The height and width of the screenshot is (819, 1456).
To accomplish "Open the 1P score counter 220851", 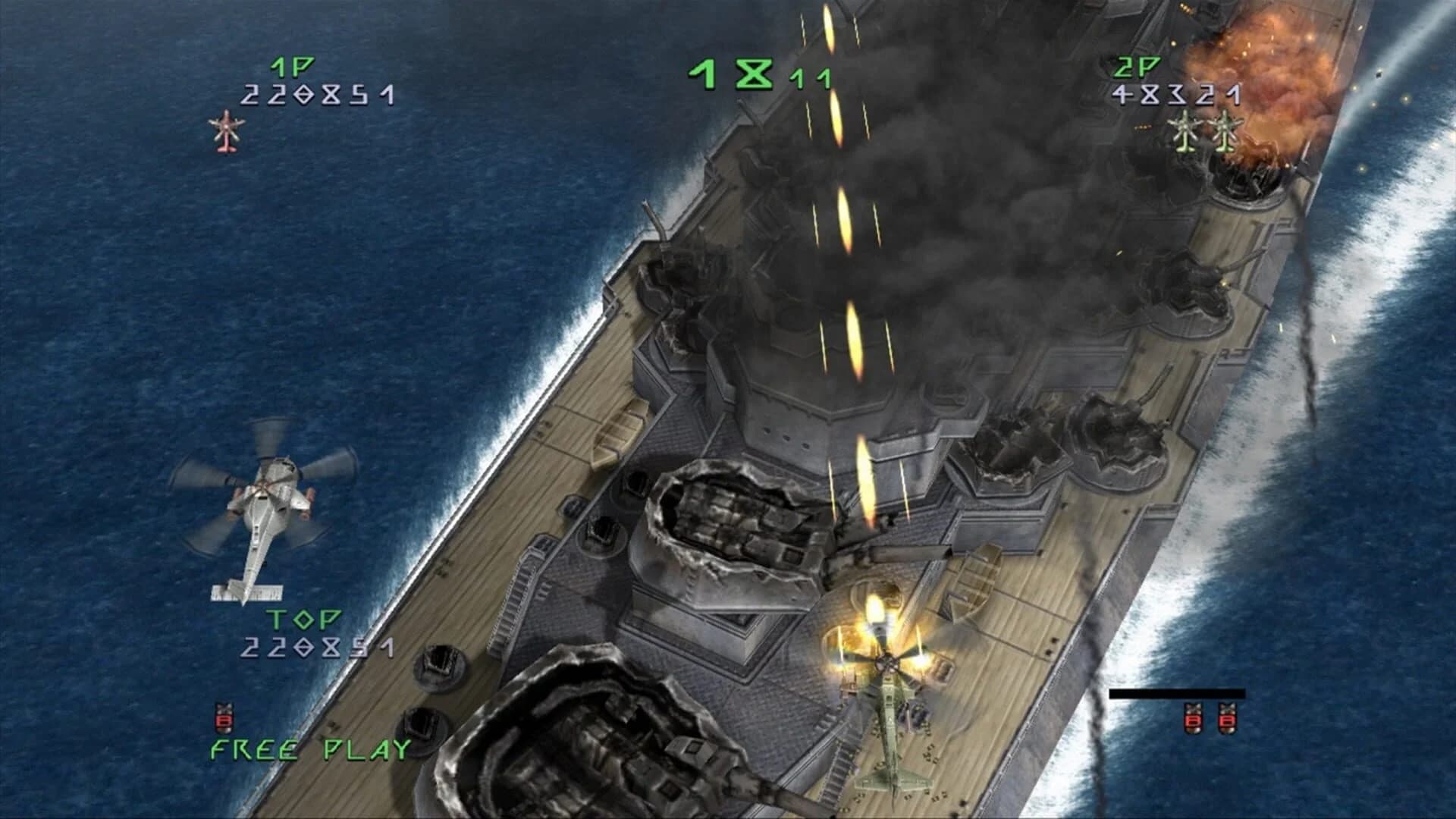I will click(318, 96).
